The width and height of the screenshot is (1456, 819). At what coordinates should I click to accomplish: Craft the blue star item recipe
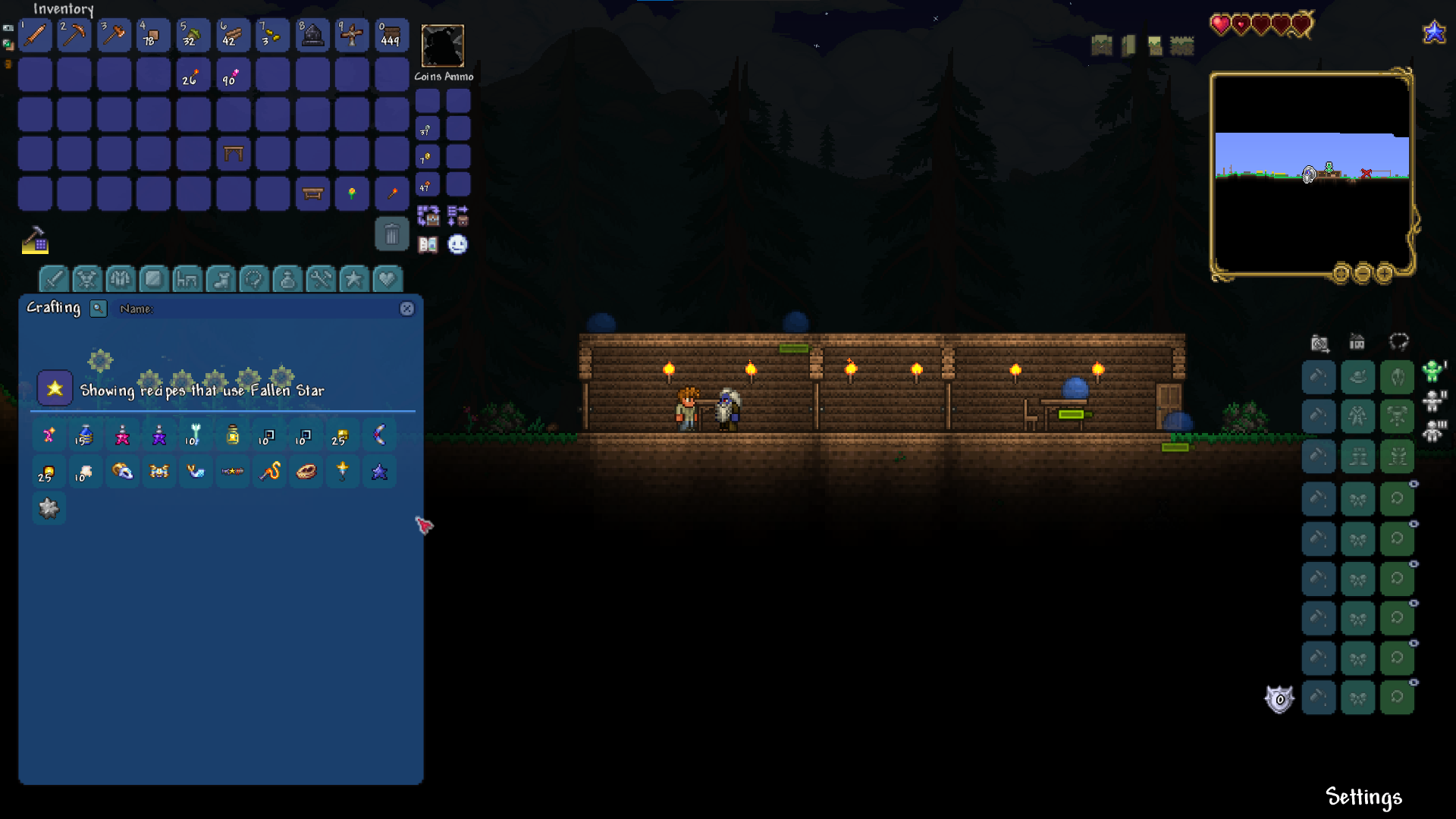(379, 472)
